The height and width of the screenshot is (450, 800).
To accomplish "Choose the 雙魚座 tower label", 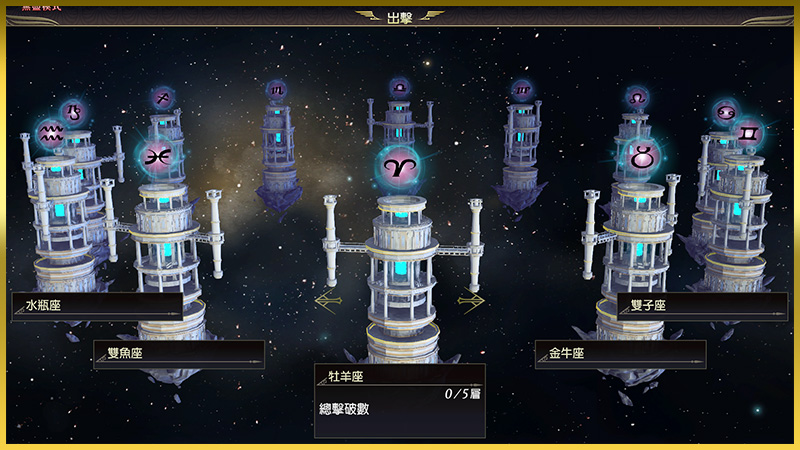I will point(179,354).
